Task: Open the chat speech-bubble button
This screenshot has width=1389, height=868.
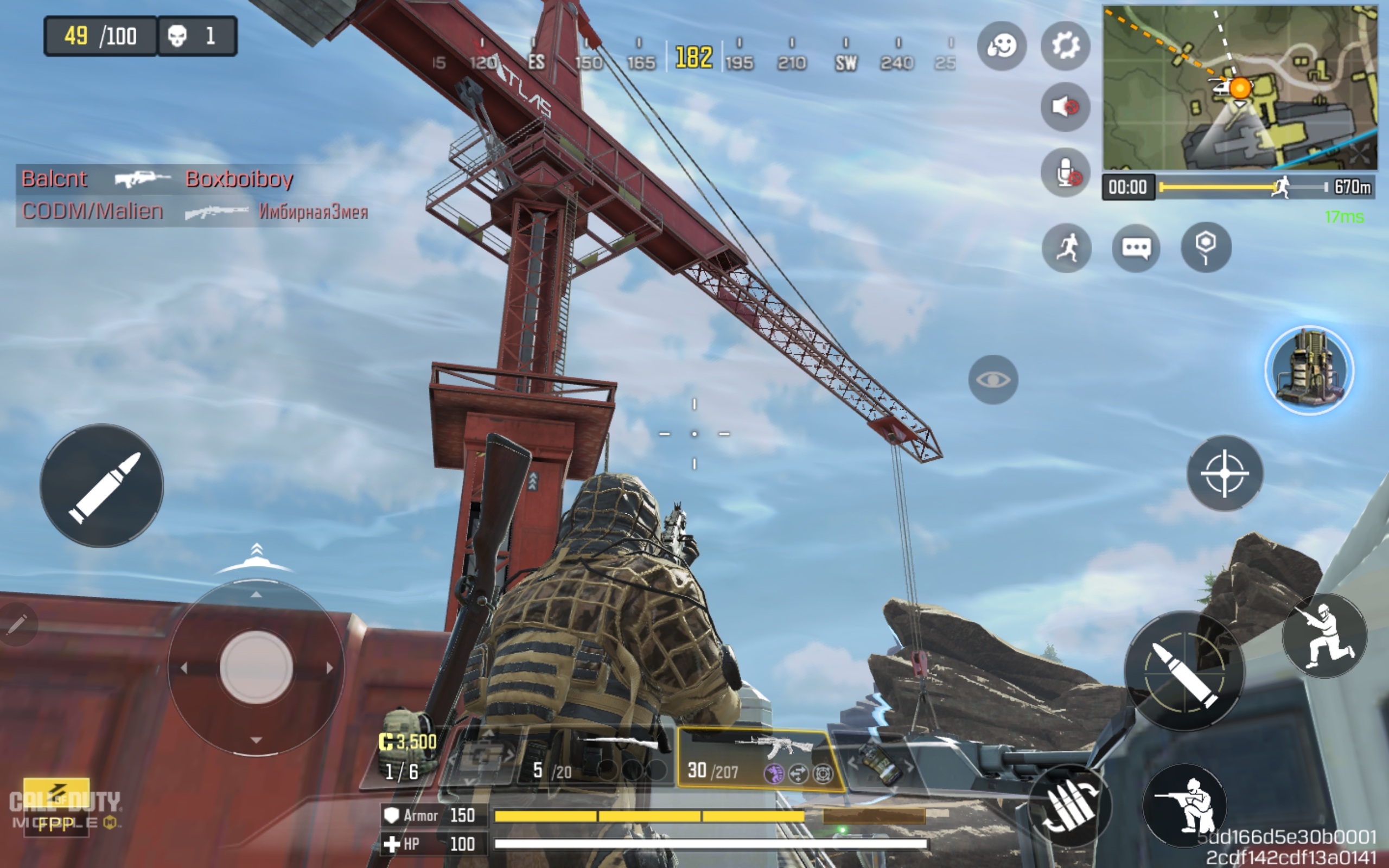Action: [1136, 248]
